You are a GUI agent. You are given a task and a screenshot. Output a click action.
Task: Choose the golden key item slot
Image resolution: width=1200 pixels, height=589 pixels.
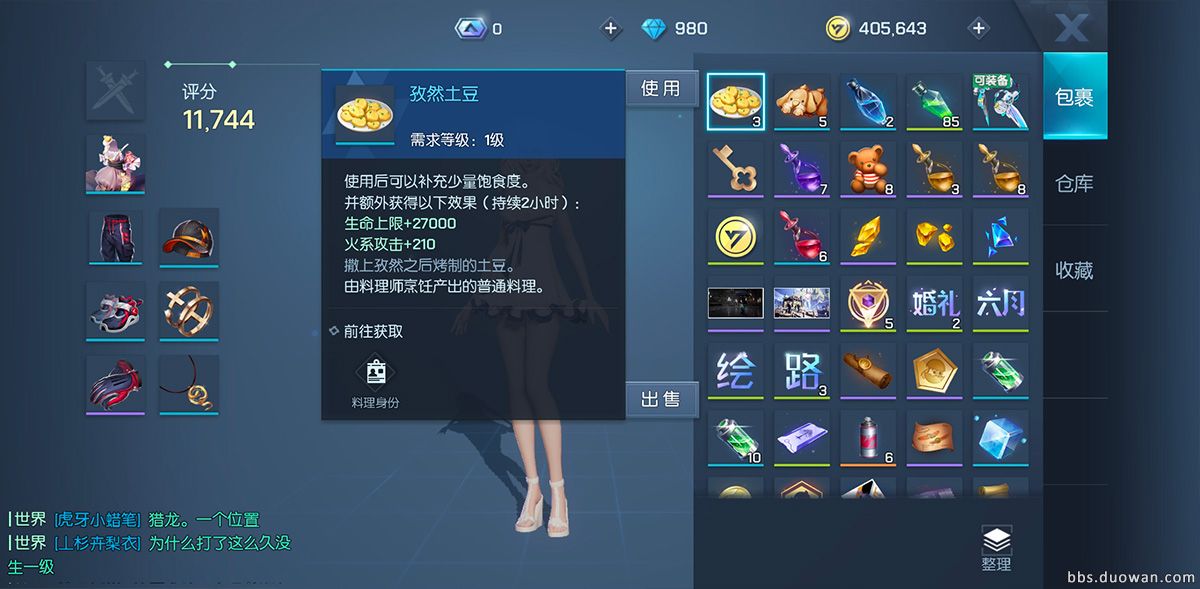point(735,169)
